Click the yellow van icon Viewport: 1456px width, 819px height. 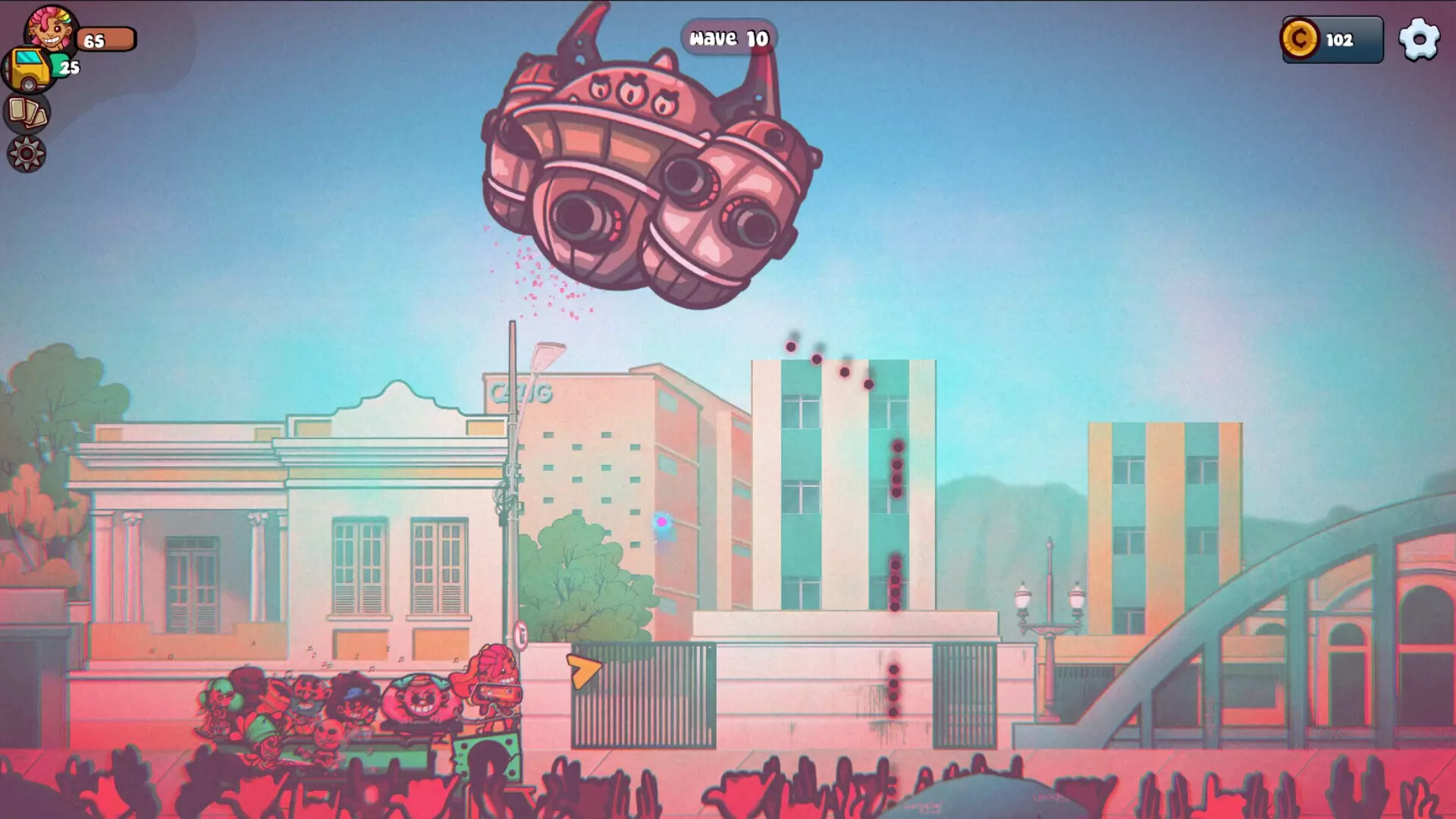click(30, 67)
